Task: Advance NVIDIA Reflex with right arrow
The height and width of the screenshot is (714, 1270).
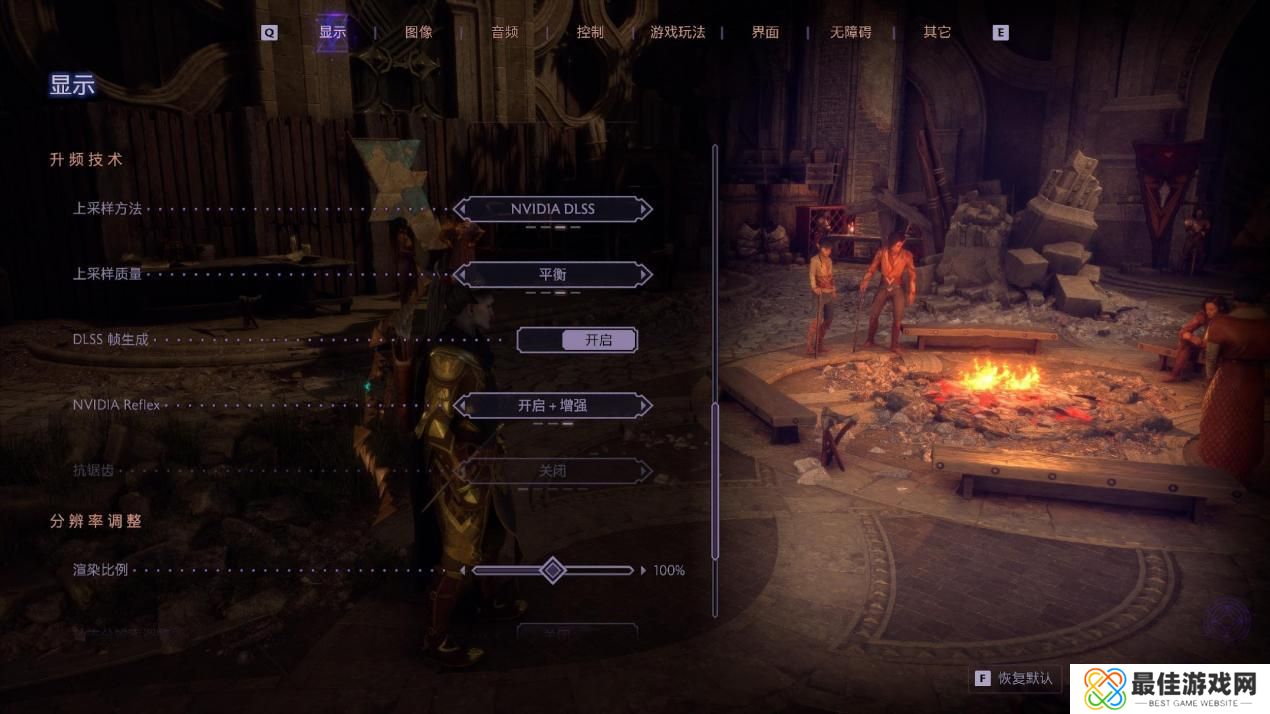Action: tap(646, 405)
